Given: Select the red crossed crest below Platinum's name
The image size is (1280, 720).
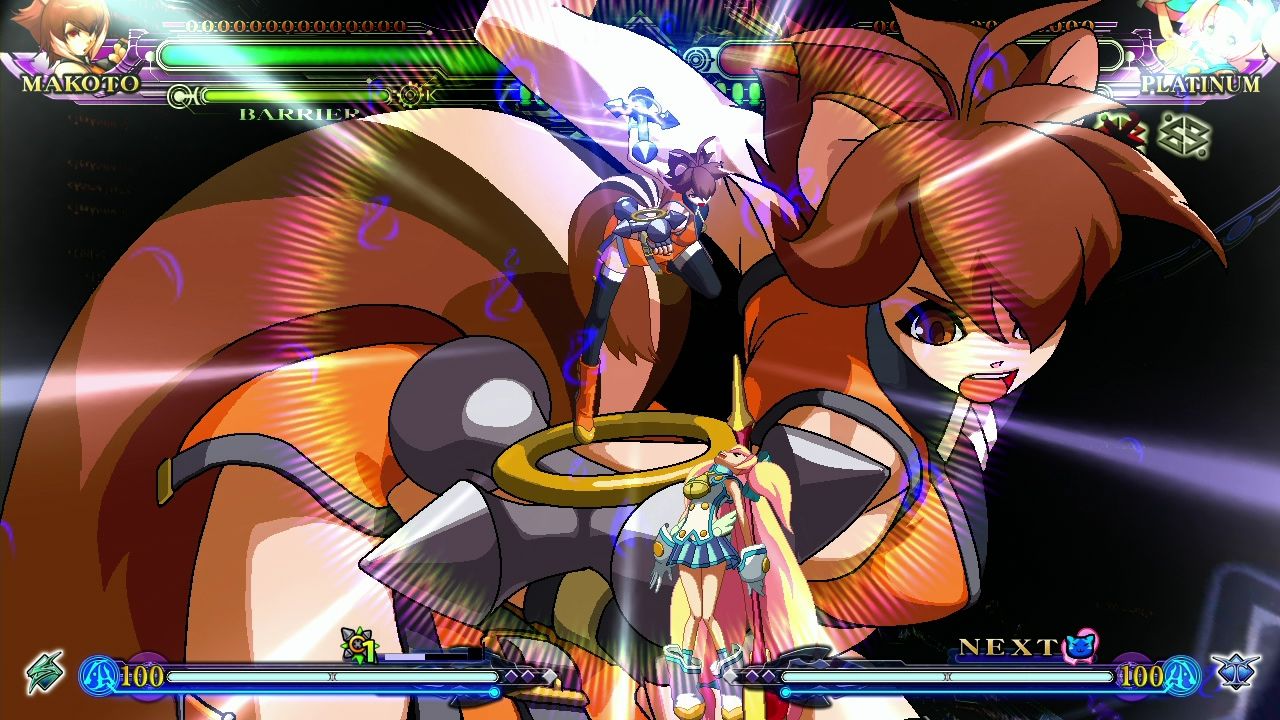Looking at the screenshot, I should pos(1122,127).
